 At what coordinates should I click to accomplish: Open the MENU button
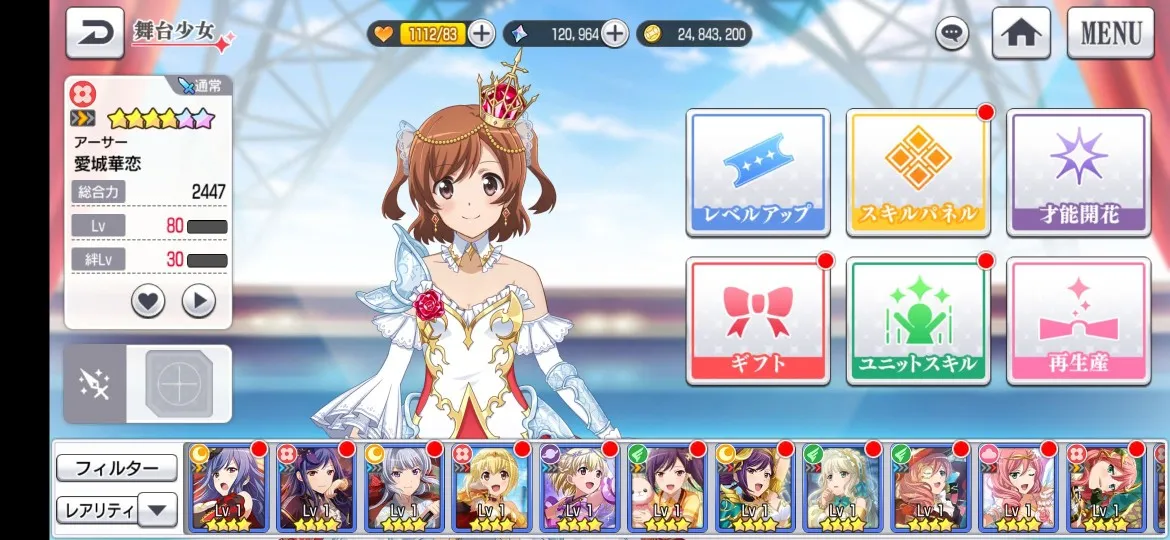tap(1110, 33)
